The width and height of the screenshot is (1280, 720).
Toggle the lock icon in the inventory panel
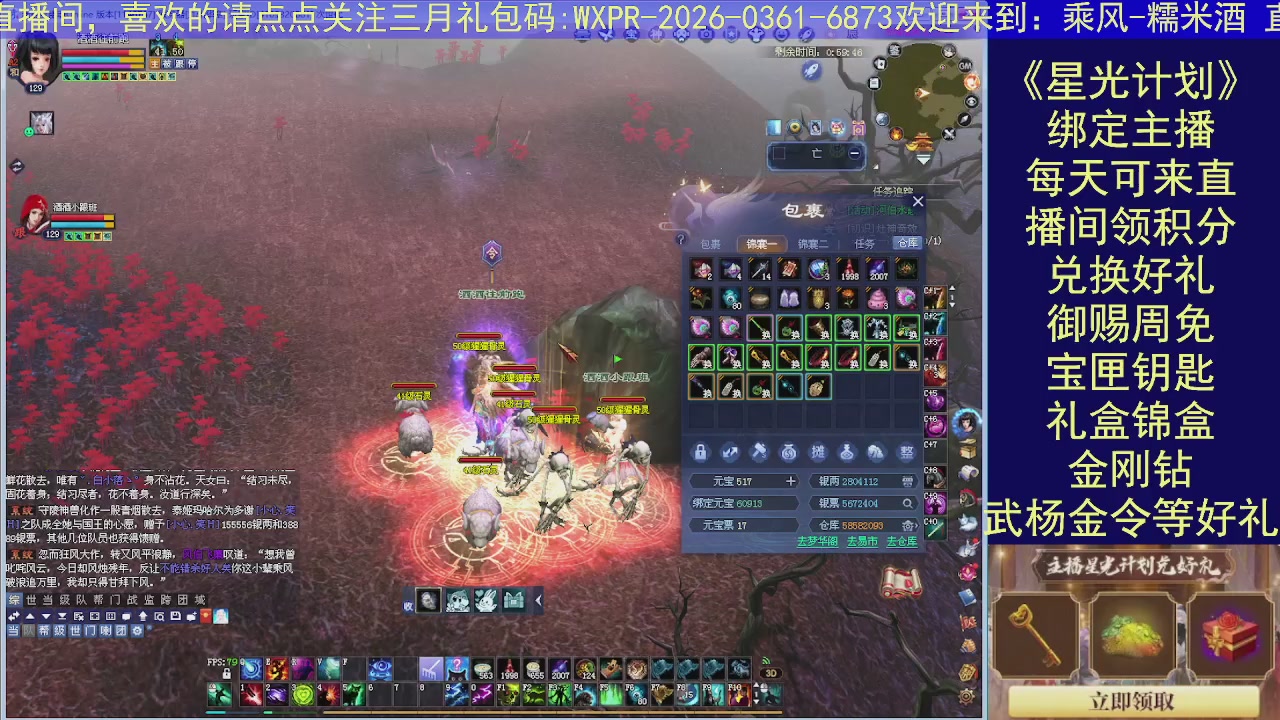(701, 452)
